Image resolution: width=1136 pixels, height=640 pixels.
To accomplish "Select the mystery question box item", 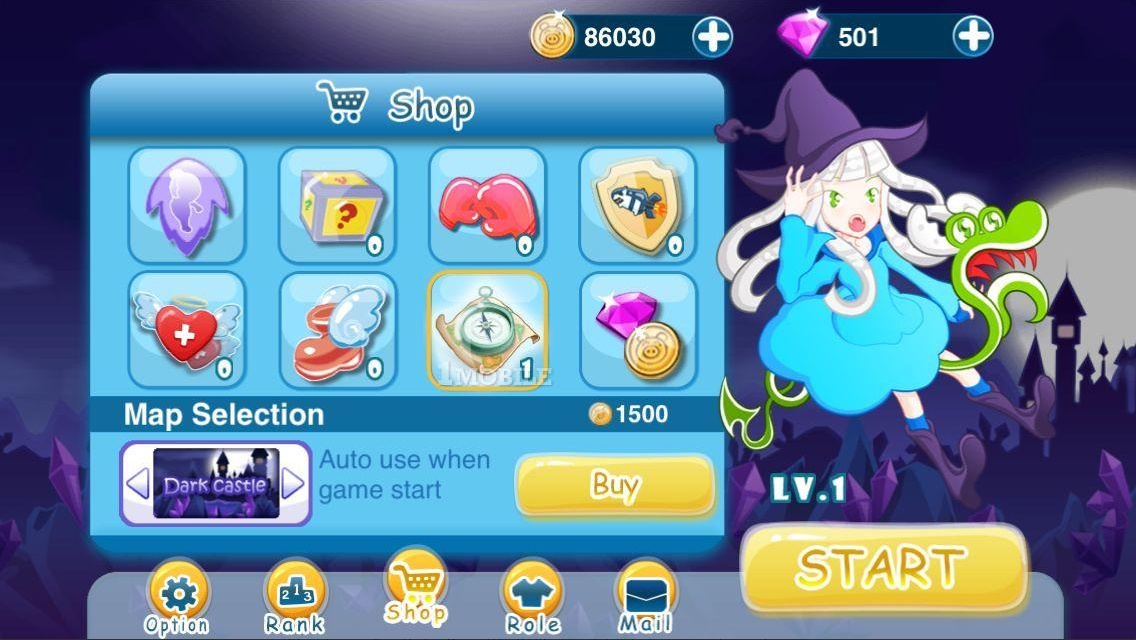I will tap(337, 204).
